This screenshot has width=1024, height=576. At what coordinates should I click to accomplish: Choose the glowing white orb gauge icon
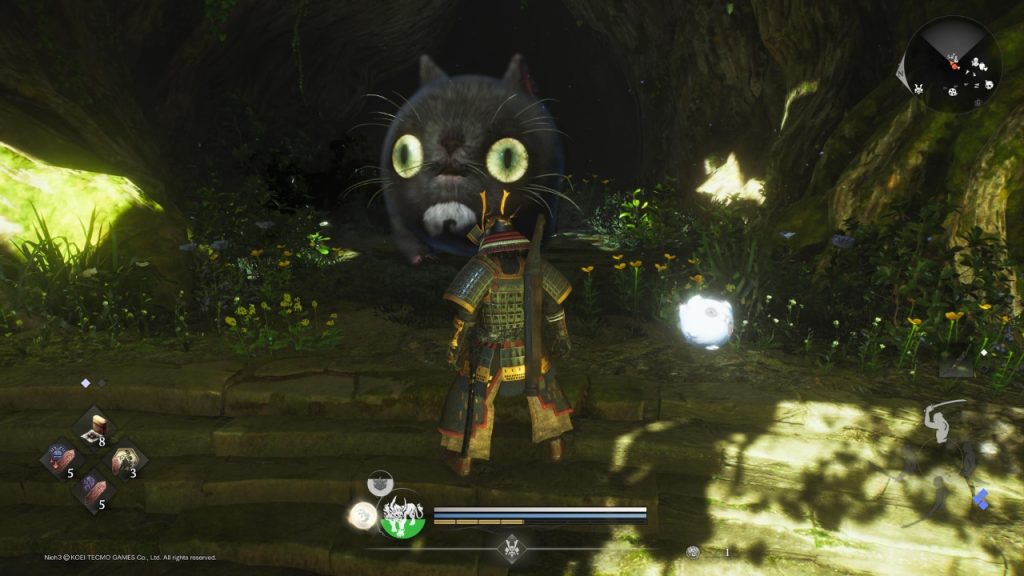click(362, 515)
